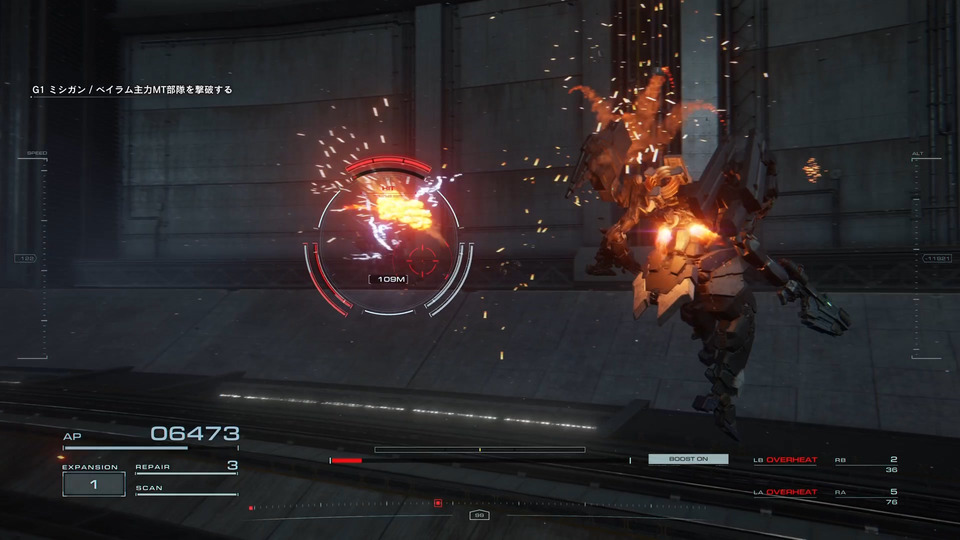Select the mission objective text tracker
This screenshot has width=960, height=540.
point(132,90)
